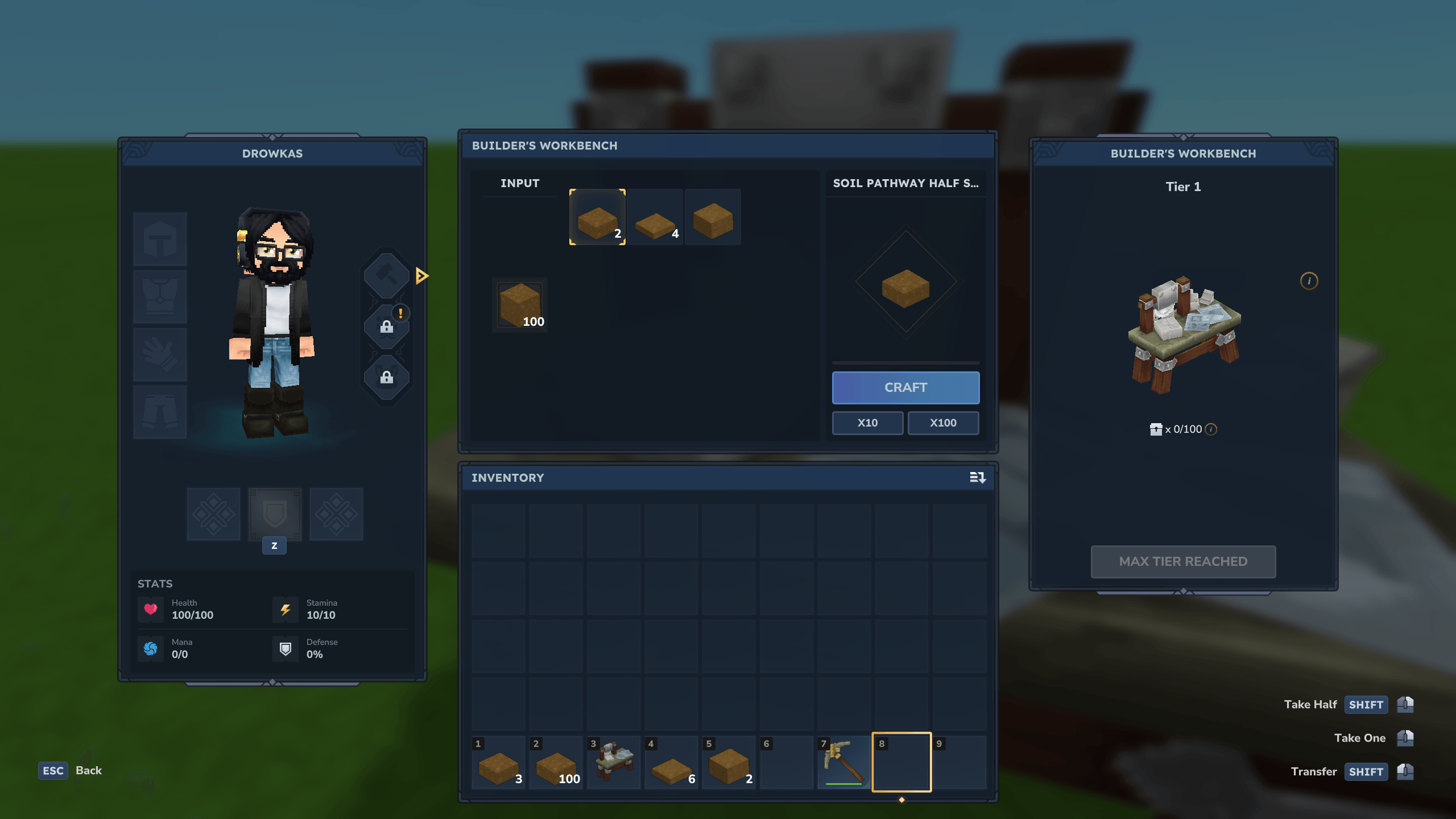1456x819 pixels.
Task: Sort the inventory with the sort icon
Action: point(977,478)
